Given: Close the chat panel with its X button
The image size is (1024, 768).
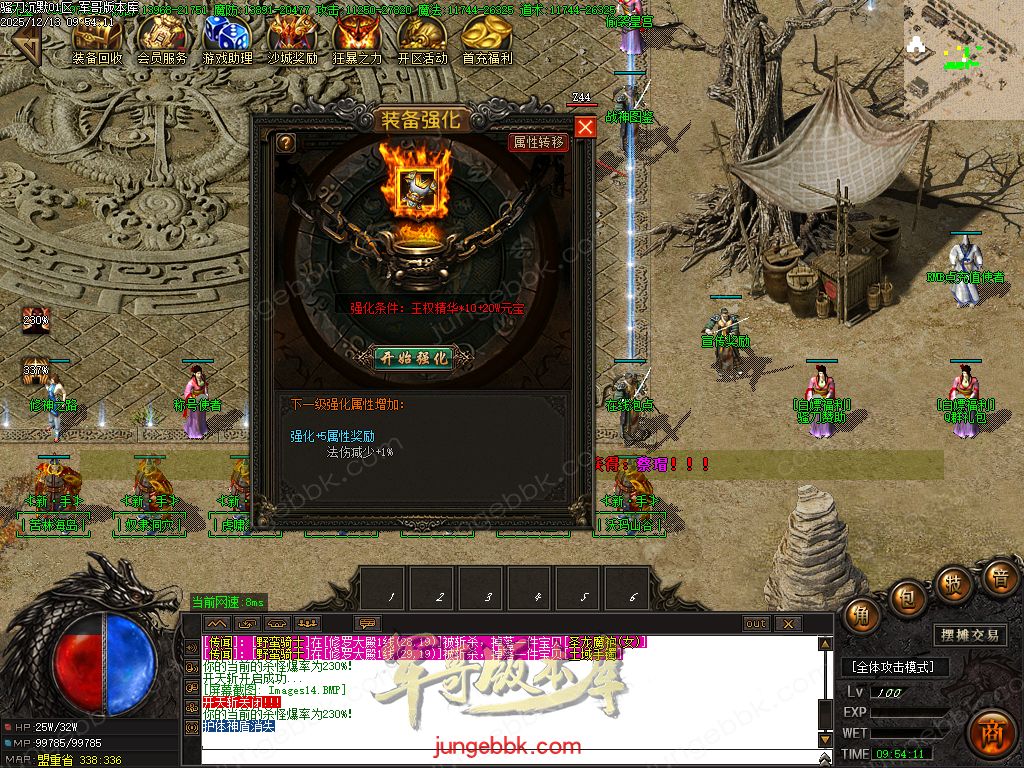Looking at the screenshot, I should pos(788,624).
